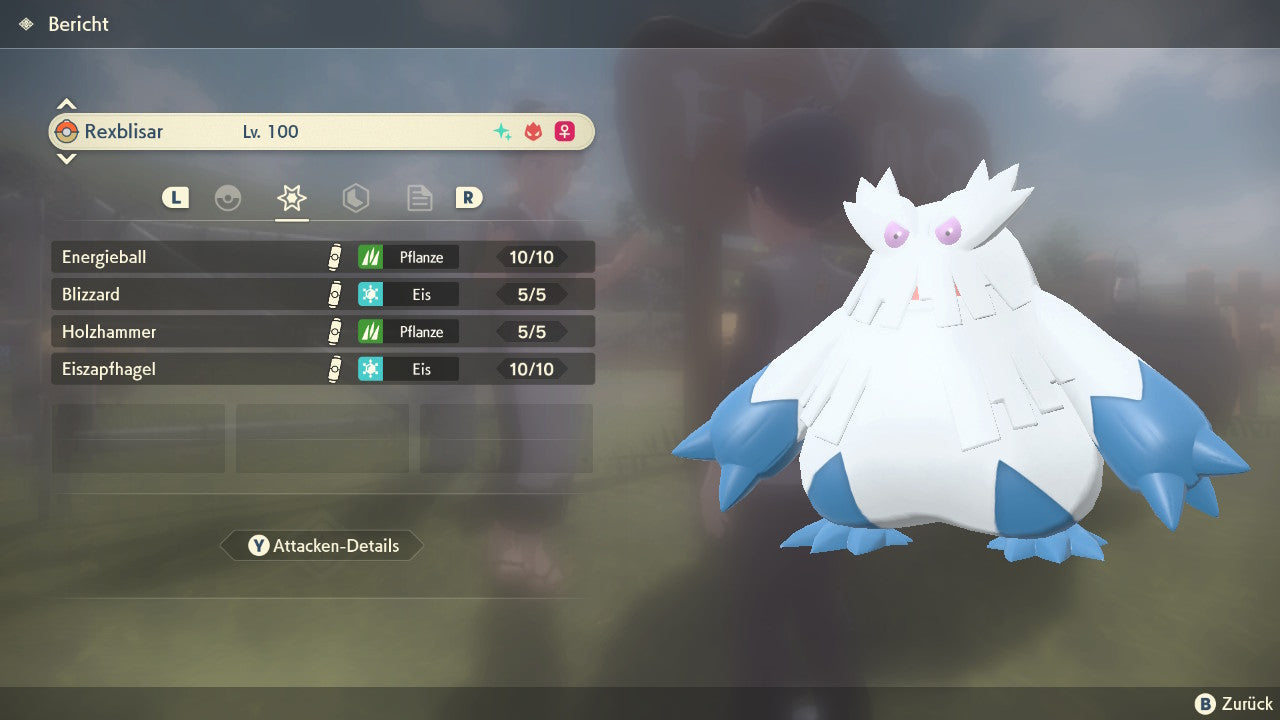Image resolution: width=1280 pixels, height=720 pixels.
Task: Select the Holzhammer move row
Action: coord(322,331)
